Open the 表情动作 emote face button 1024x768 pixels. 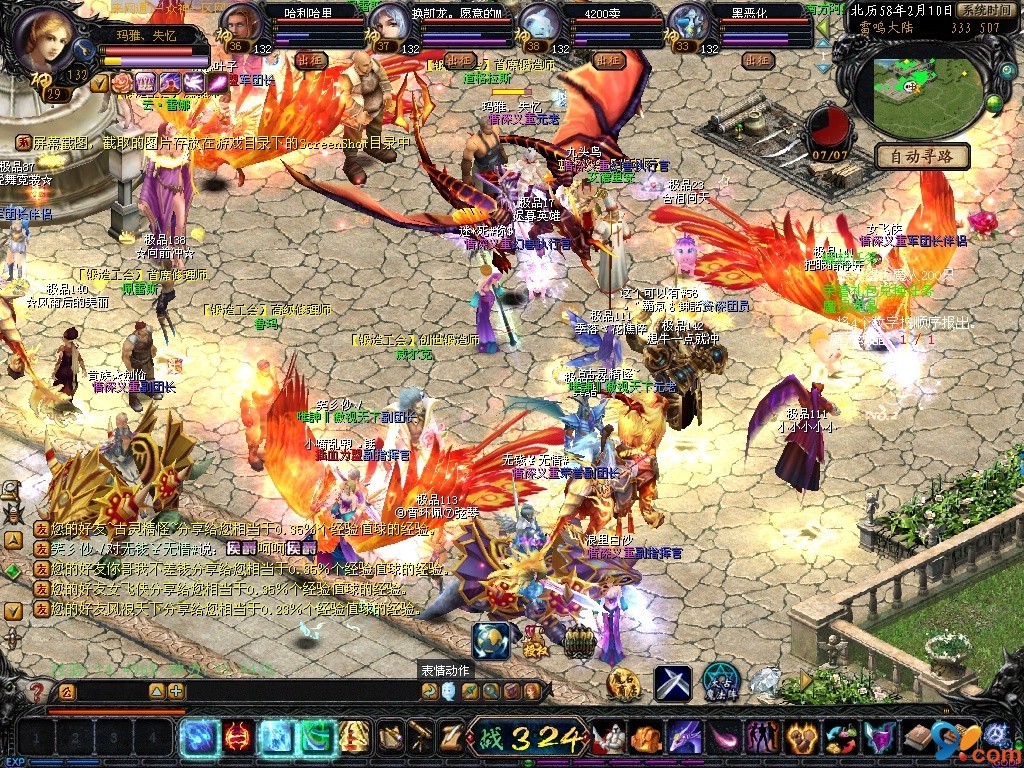(449, 691)
